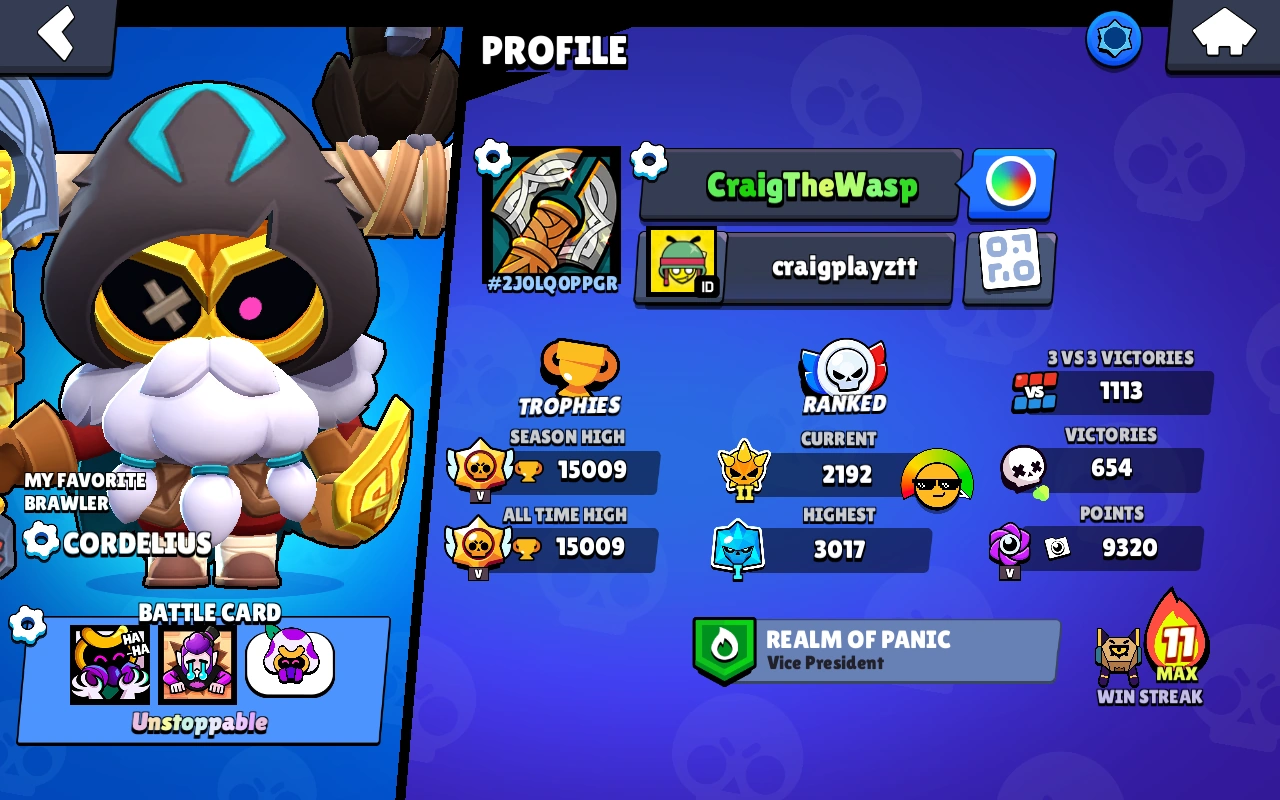Screen dimensions: 1280x800
Task: Select the Realm of Panic club badge
Action: 725,649
